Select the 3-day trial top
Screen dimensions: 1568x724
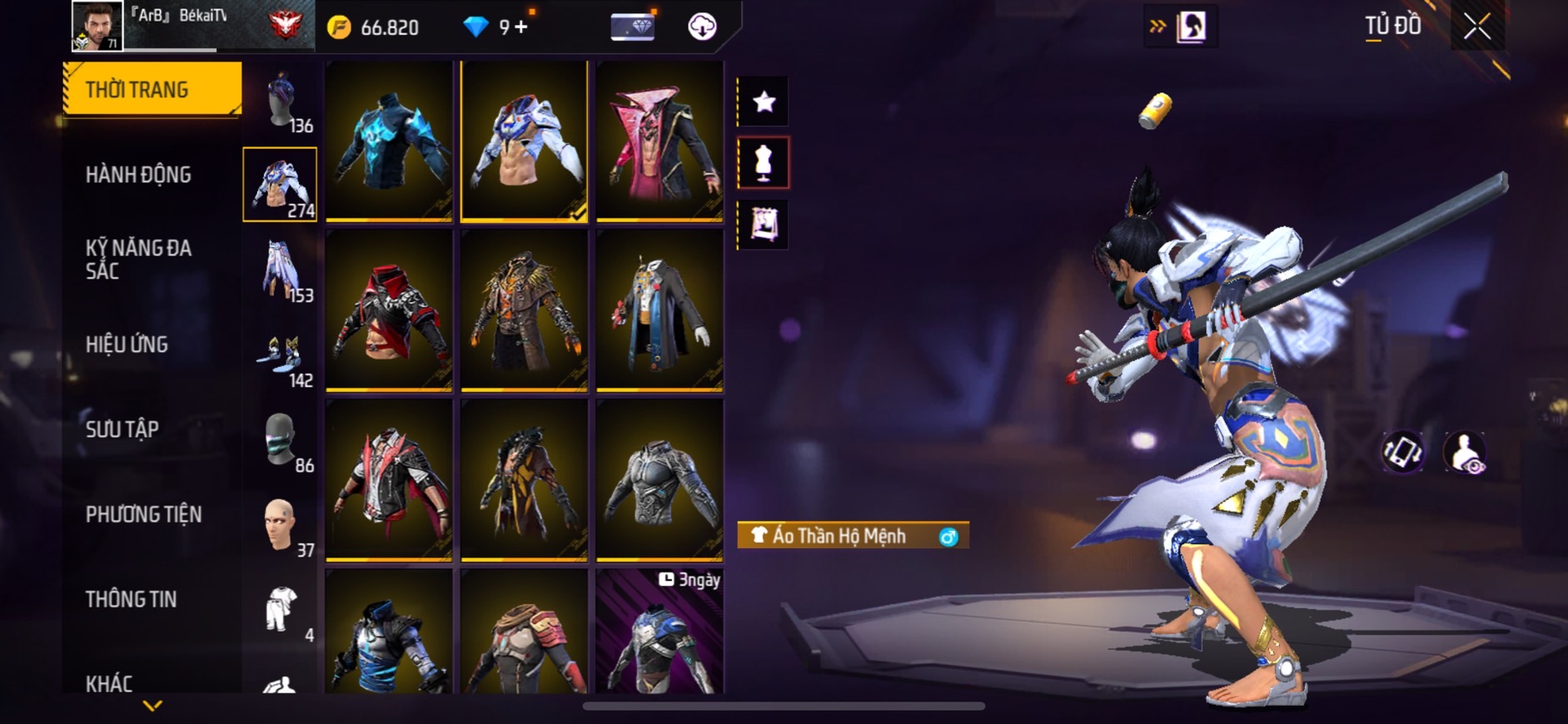pyautogui.click(x=660, y=632)
